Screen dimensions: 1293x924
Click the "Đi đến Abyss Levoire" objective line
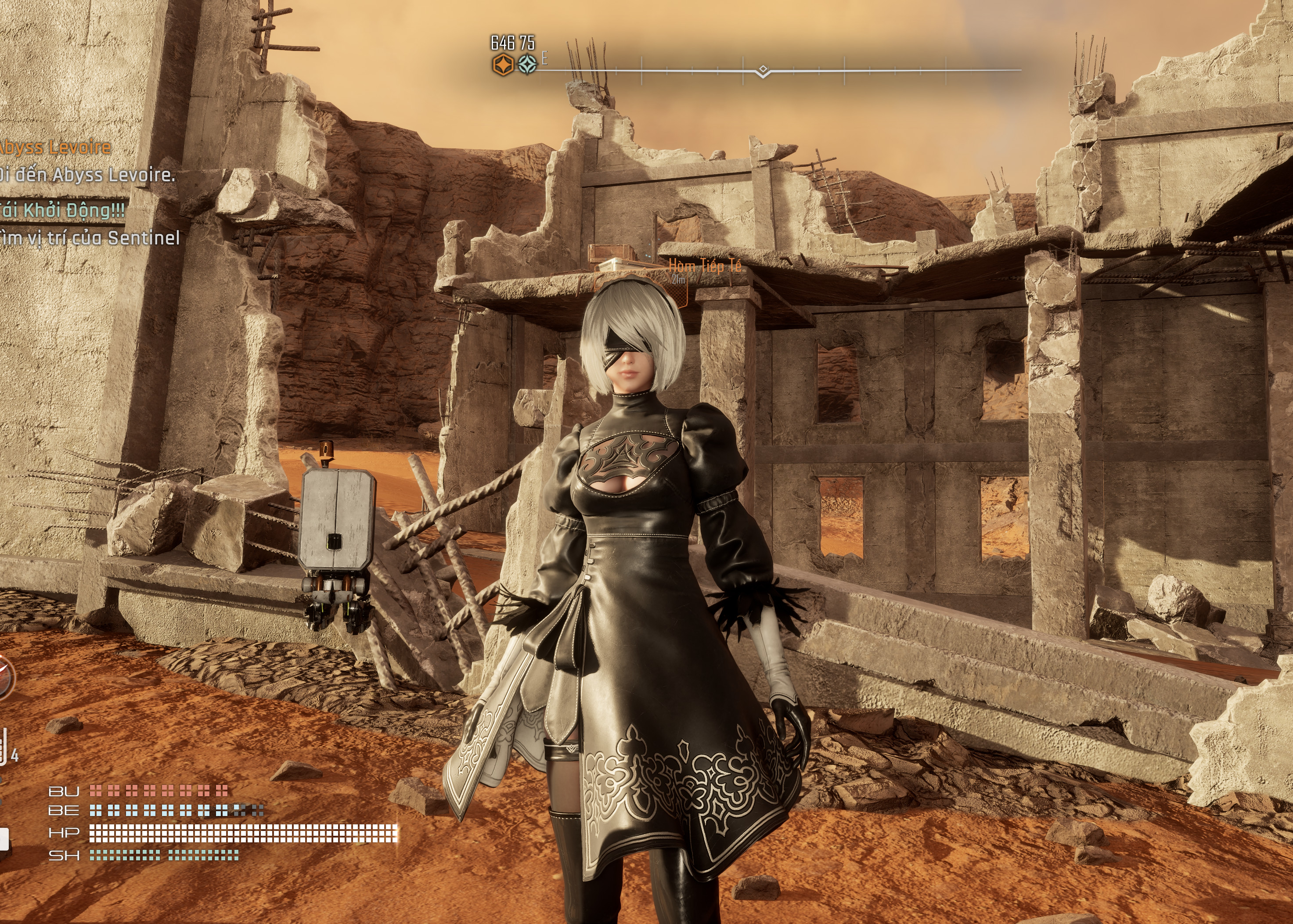(x=87, y=175)
